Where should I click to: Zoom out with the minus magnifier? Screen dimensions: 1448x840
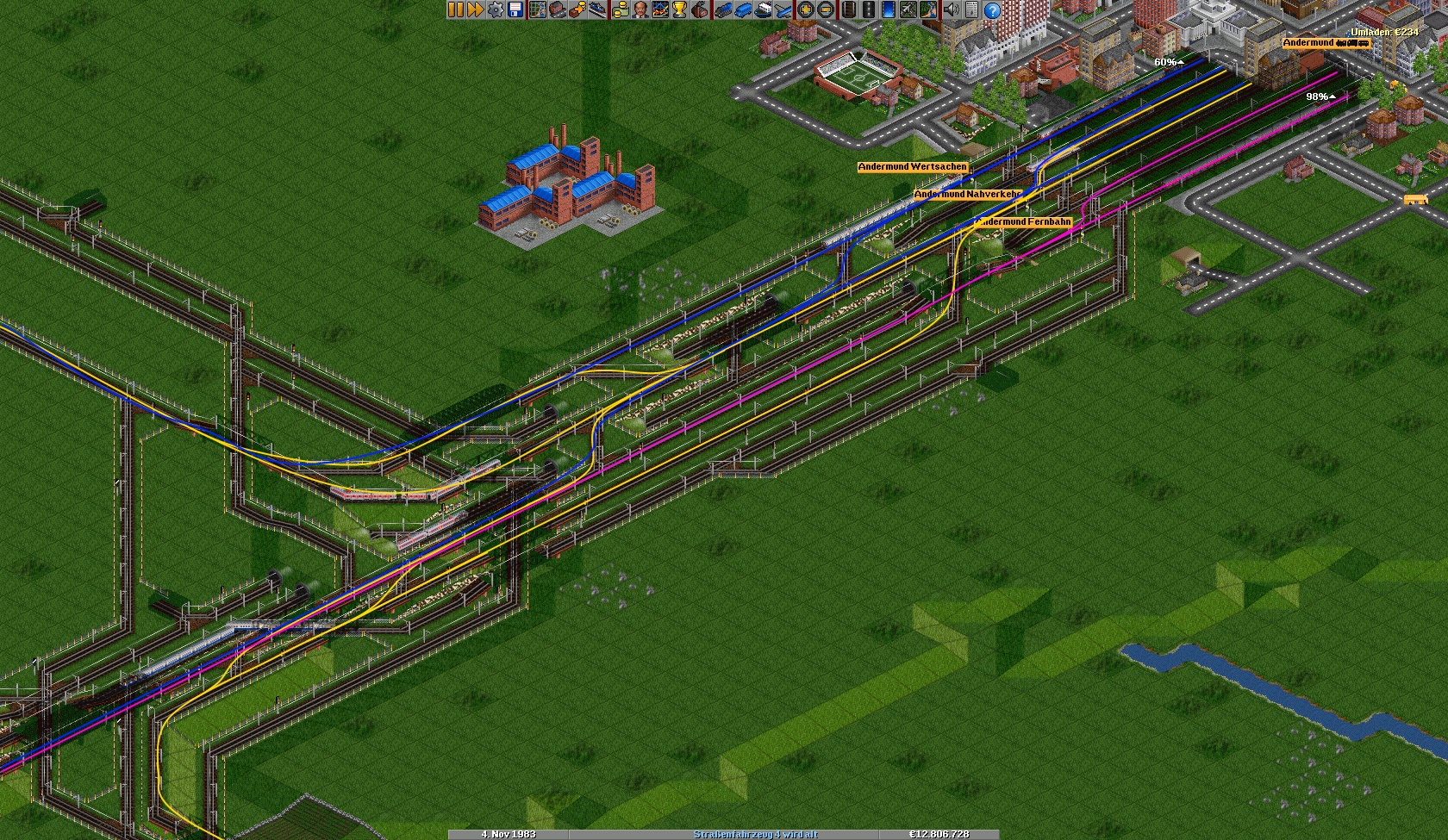pyautogui.click(x=826, y=9)
